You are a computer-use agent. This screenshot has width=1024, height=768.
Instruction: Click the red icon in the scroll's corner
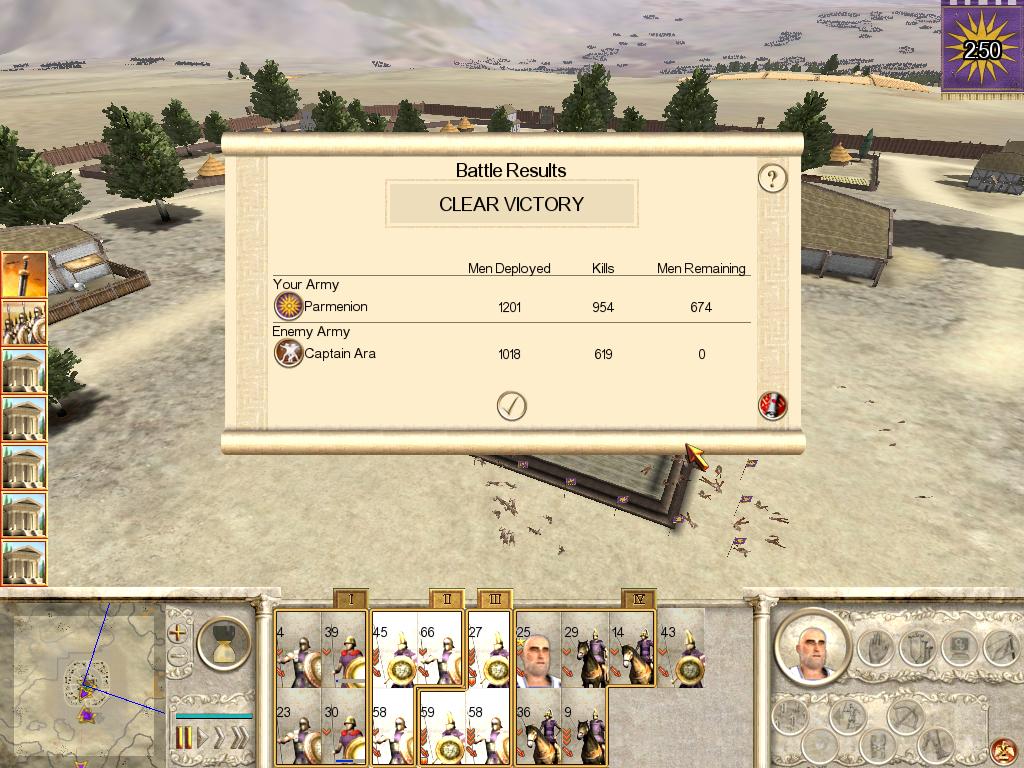click(x=773, y=405)
